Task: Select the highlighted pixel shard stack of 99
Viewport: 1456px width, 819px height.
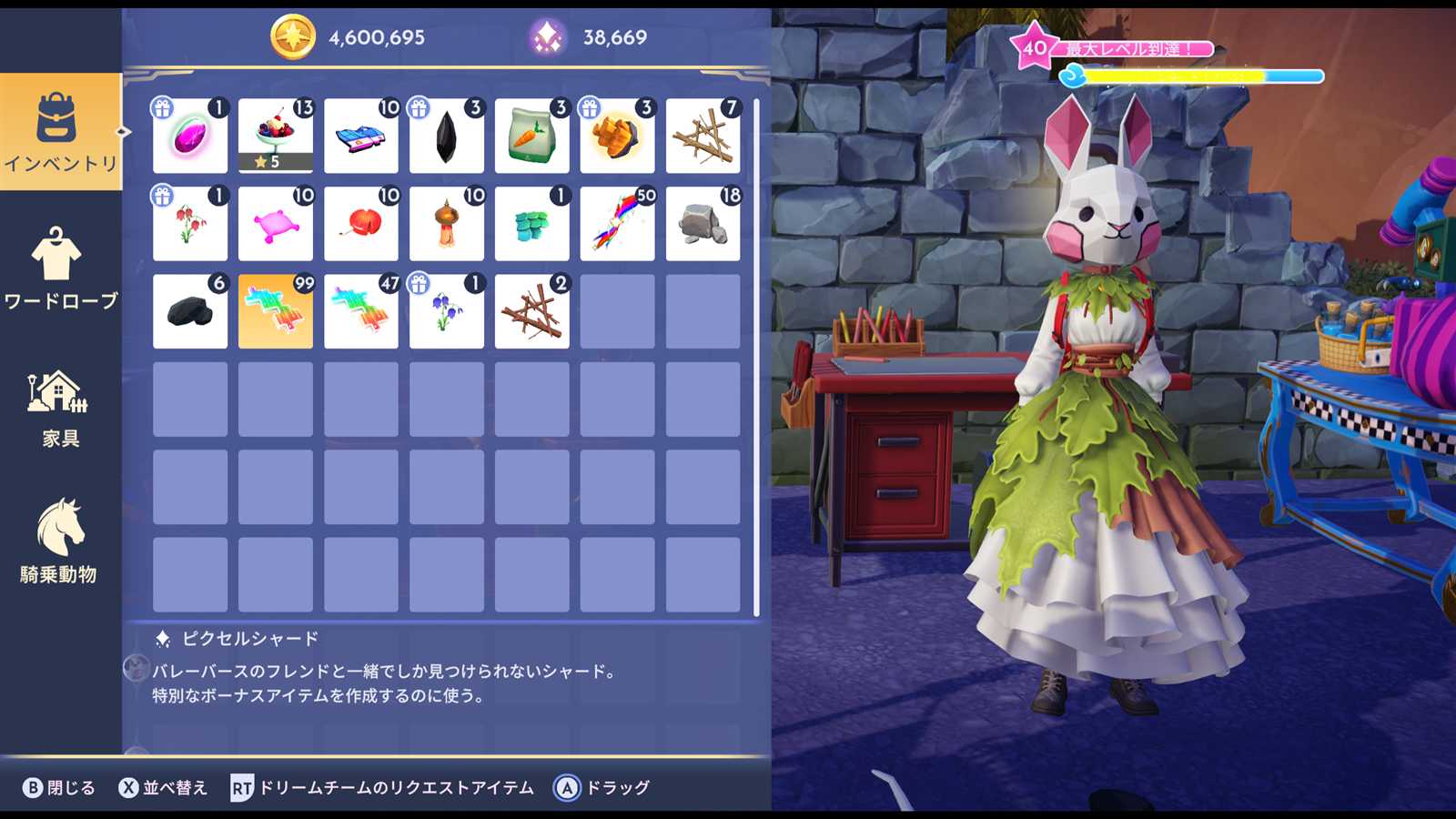Action: coord(275,311)
